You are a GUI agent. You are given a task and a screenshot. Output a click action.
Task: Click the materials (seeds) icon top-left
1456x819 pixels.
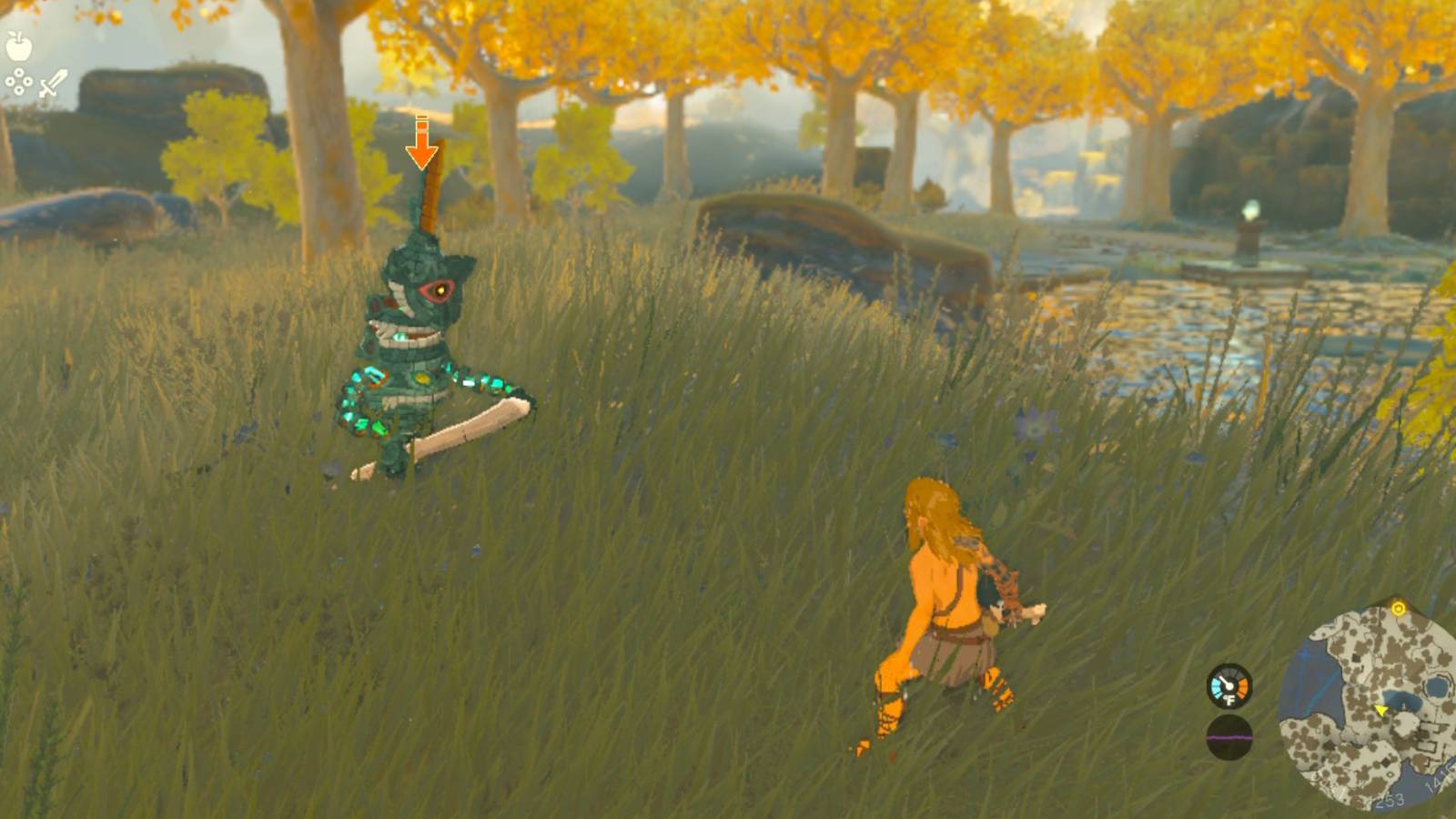(18, 81)
